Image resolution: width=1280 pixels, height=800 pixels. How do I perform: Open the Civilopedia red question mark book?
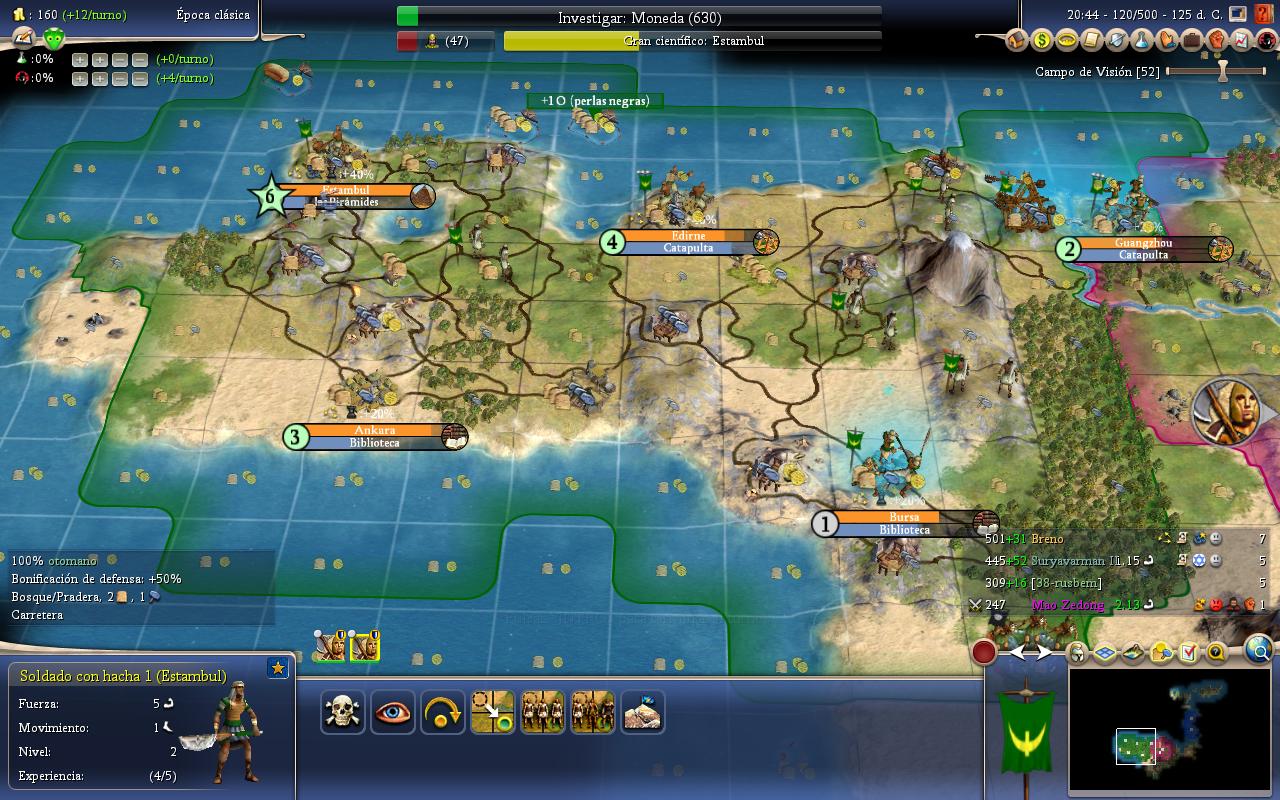coord(1265,14)
